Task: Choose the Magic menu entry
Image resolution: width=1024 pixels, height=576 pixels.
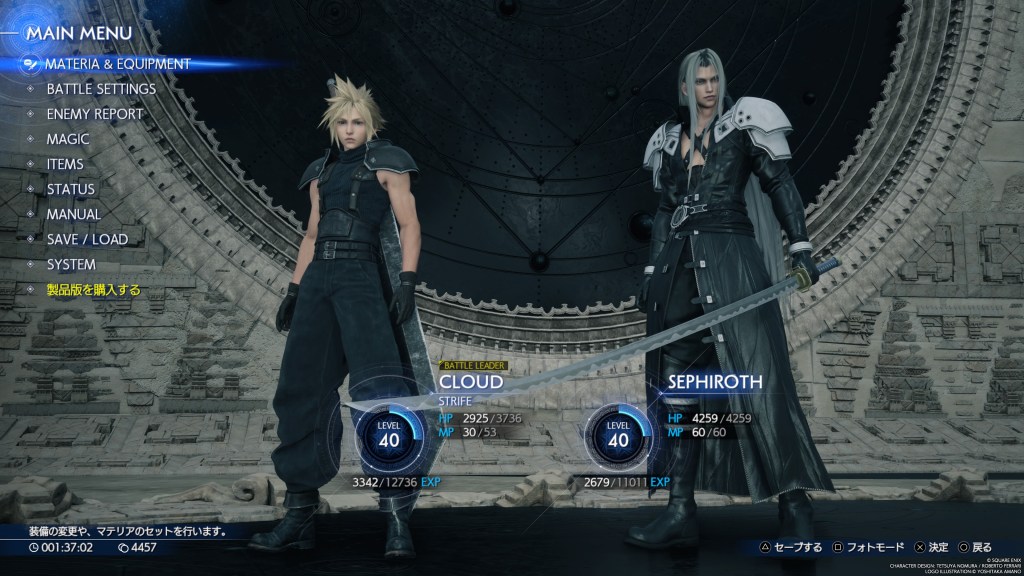Action: click(68, 139)
